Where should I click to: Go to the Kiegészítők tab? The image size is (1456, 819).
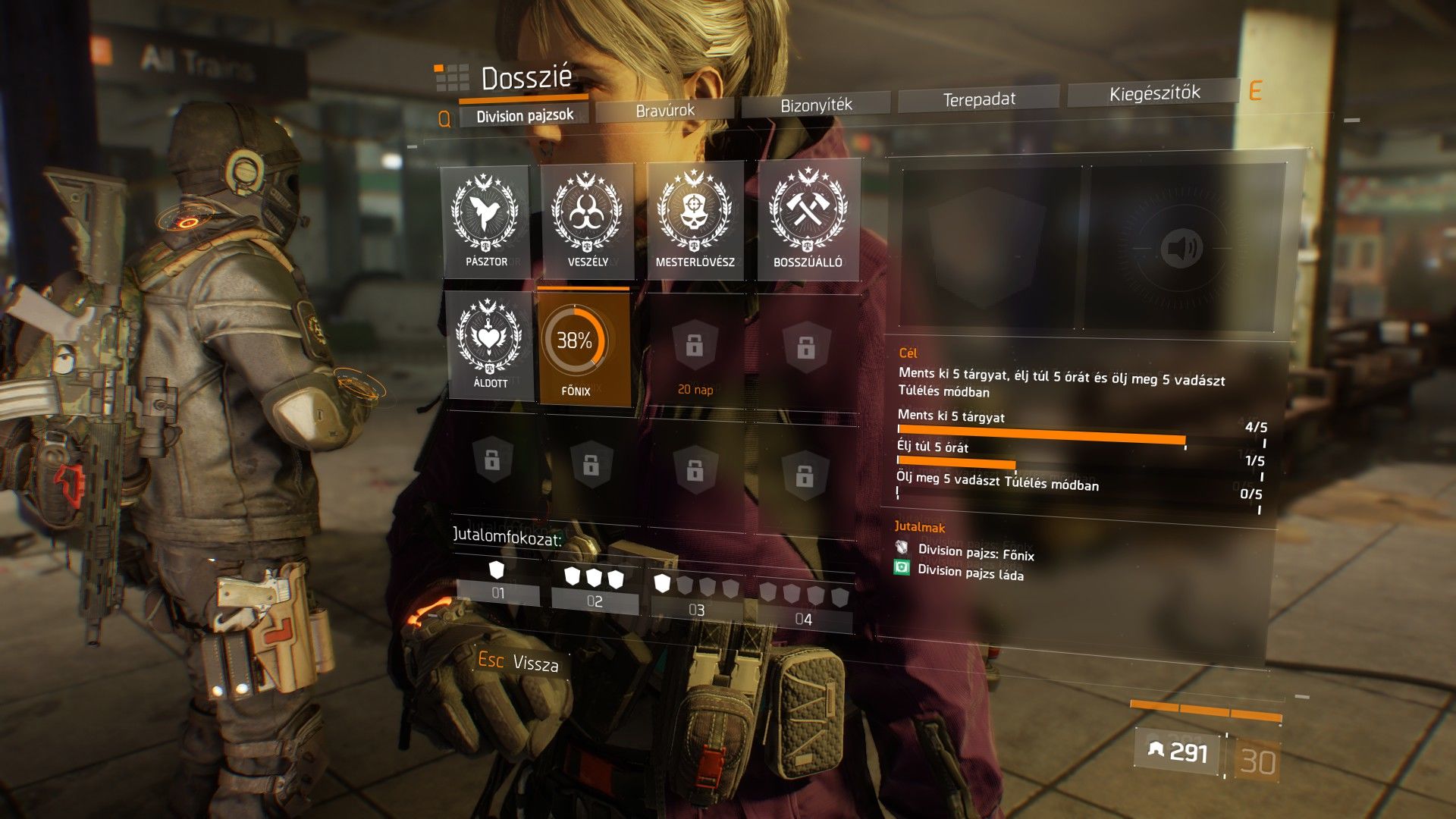click(x=1154, y=93)
